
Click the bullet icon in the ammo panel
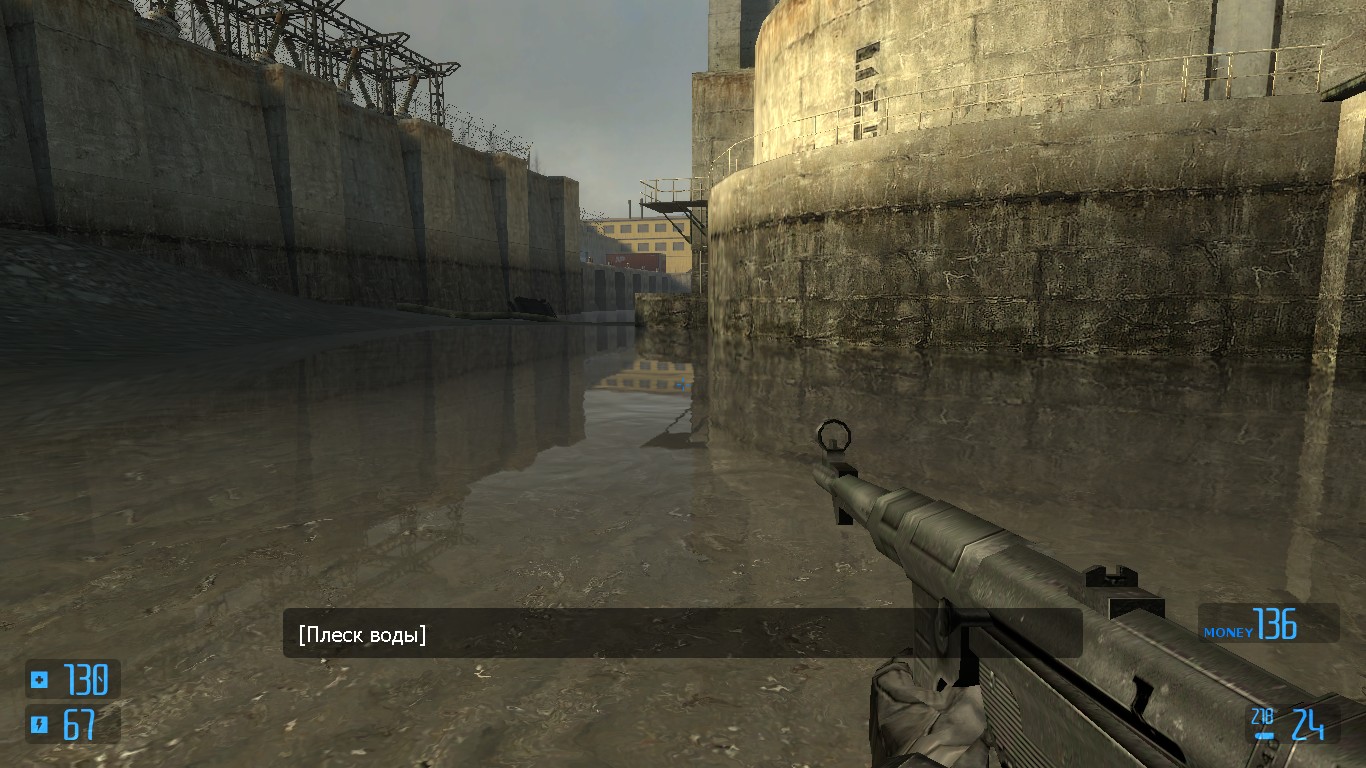click(x=1264, y=735)
